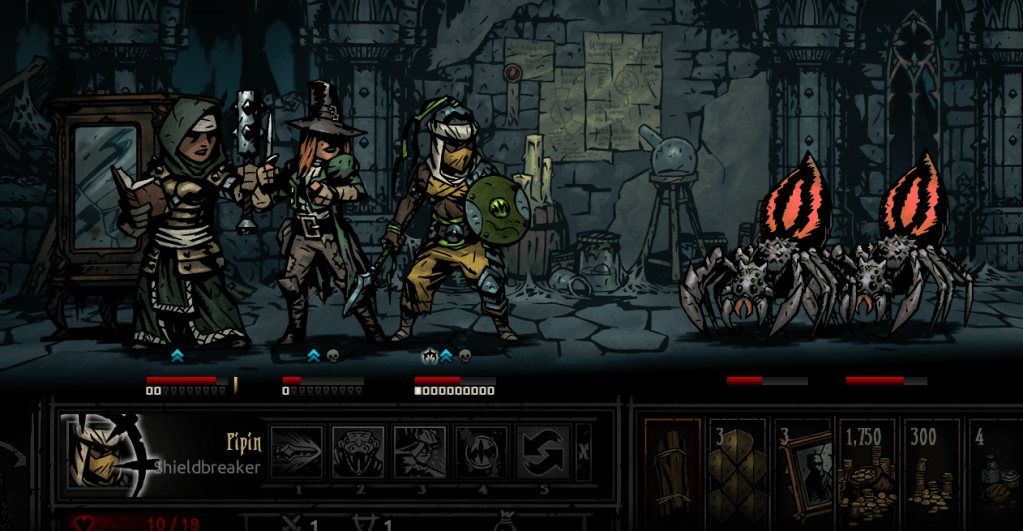Select the firewood inventory slot
Screen dimensions: 1023x531
pyautogui.click(x=671, y=465)
